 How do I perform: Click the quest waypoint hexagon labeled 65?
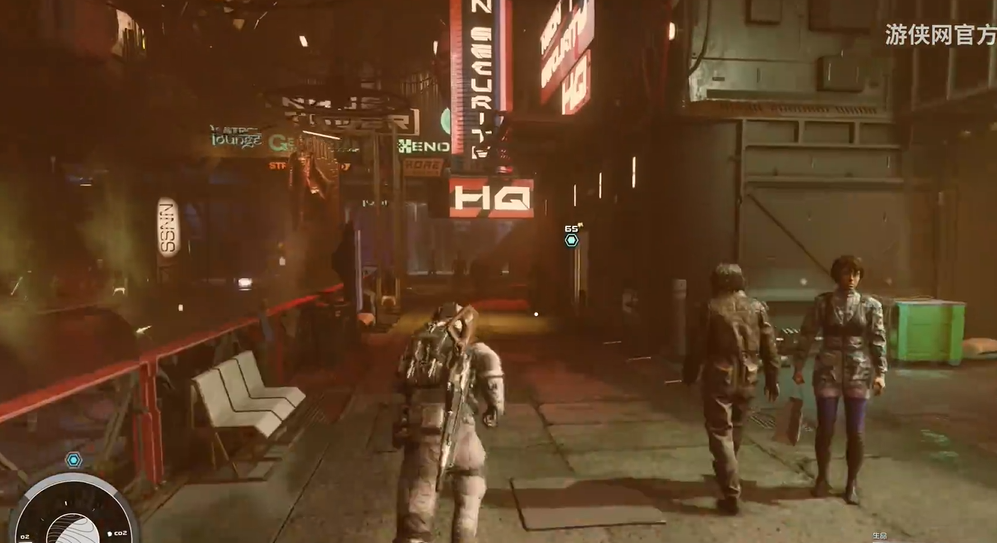571,240
